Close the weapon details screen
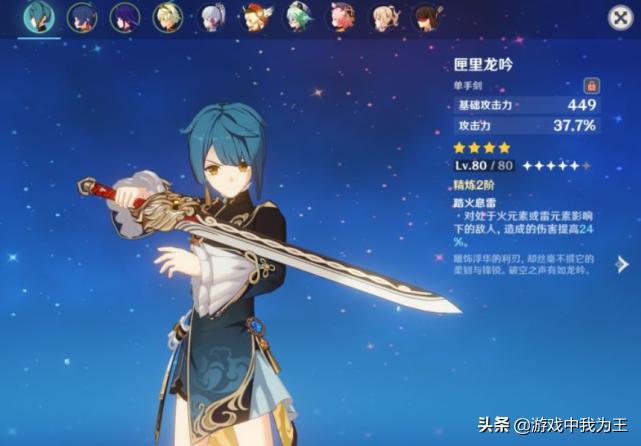The height and width of the screenshot is (446, 641). [620, 17]
